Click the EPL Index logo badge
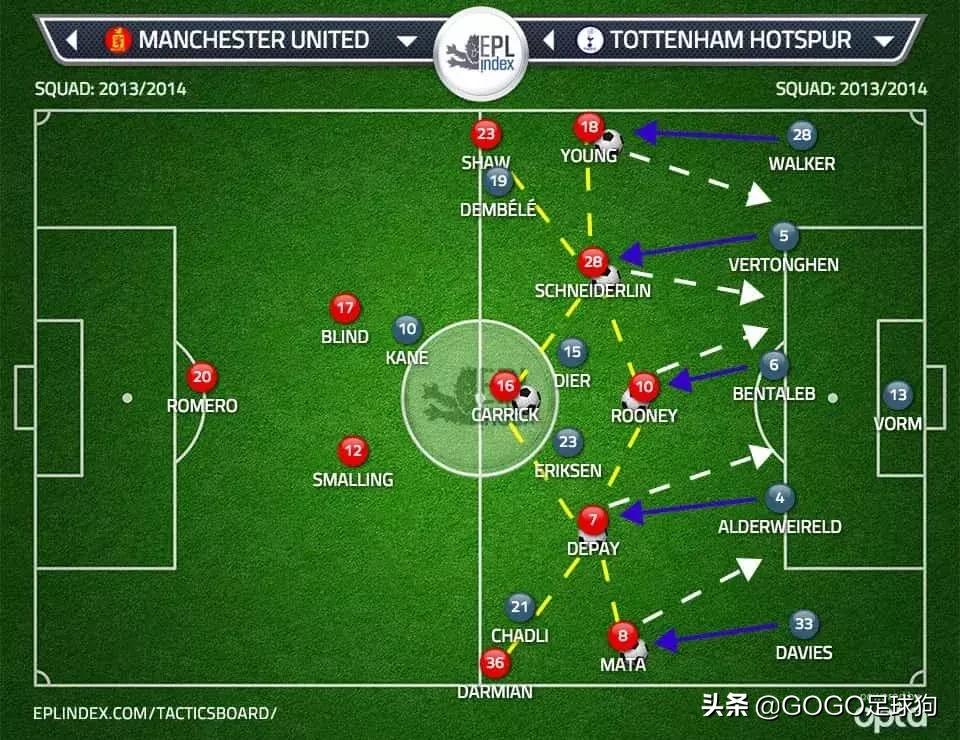Viewport: 960px width, 740px height. pyautogui.click(x=478, y=53)
